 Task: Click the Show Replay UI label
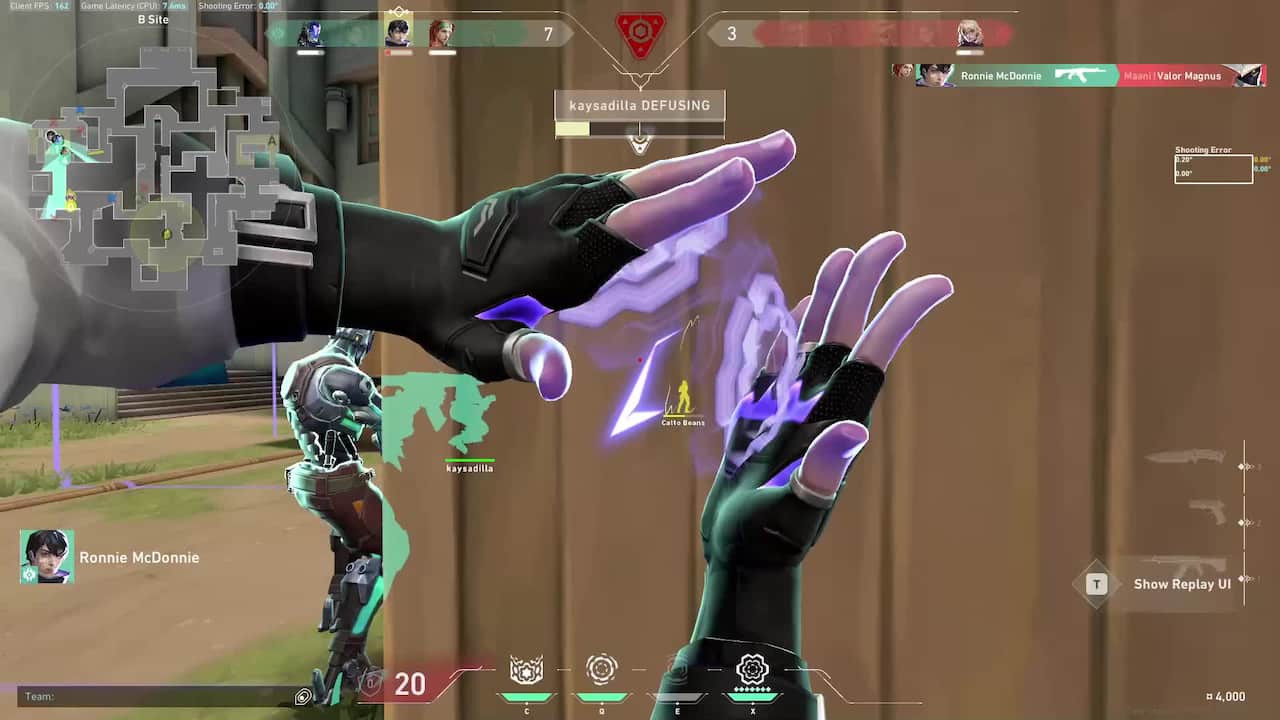coord(1183,584)
